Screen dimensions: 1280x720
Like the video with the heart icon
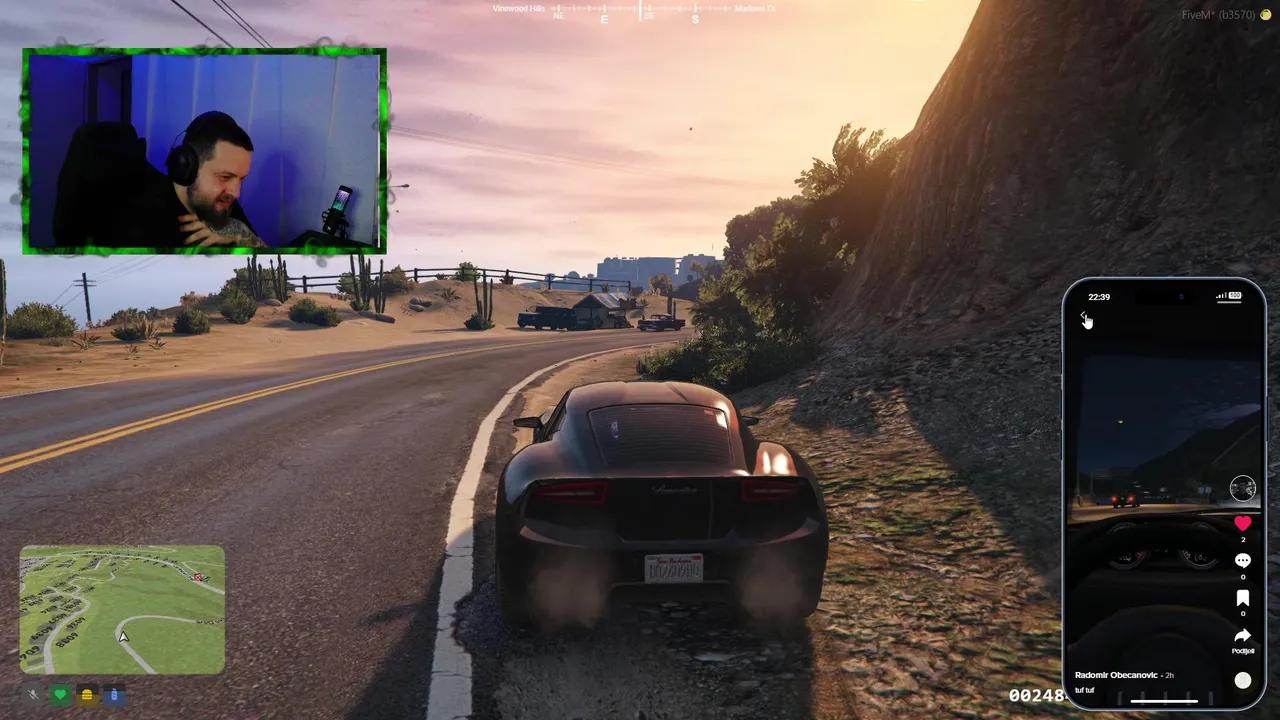(x=1242, y=523)
